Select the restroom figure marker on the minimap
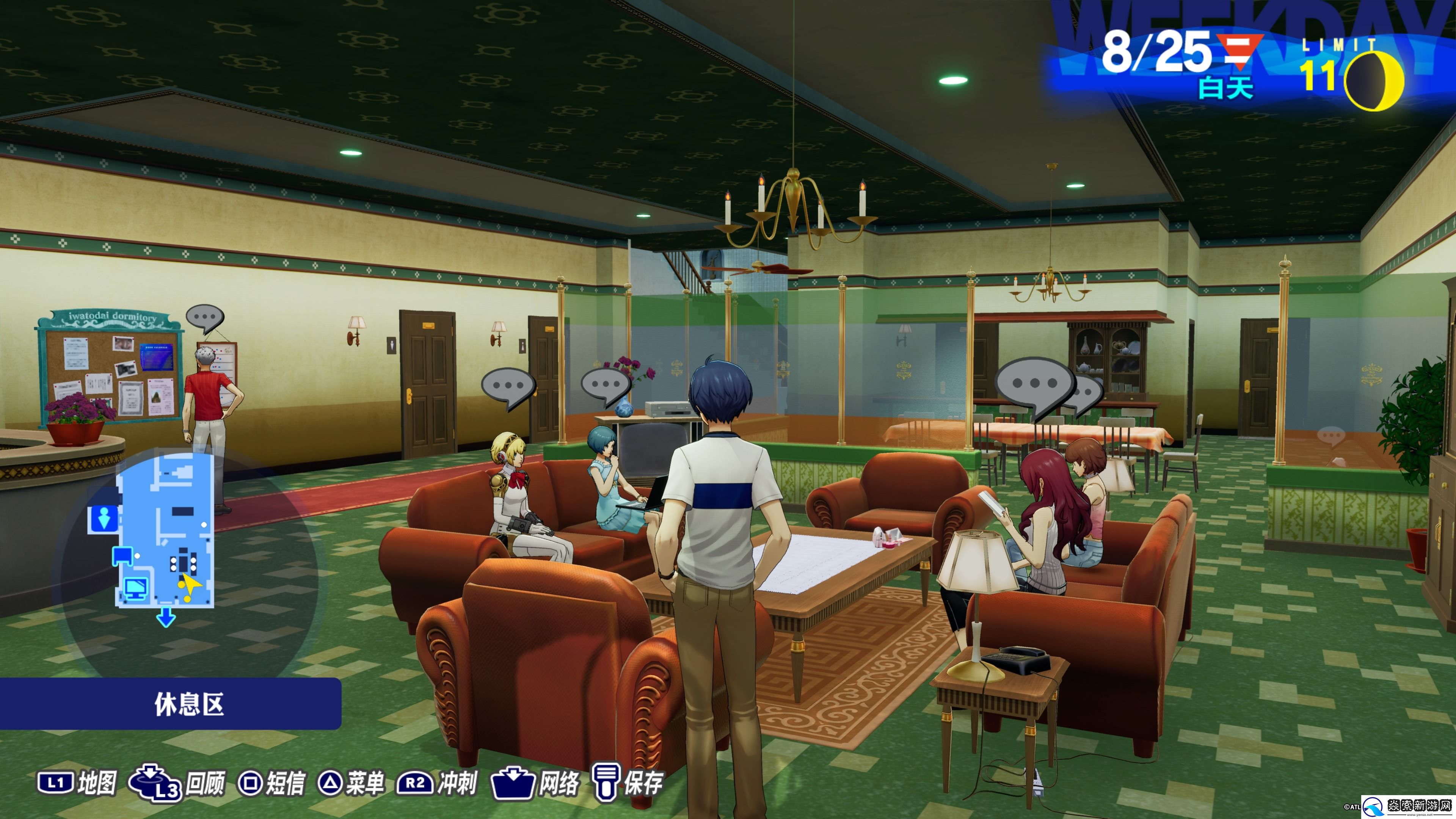The height and width of the screenshot is (819, 1456). pyautogui.click(x=104, y=518)
